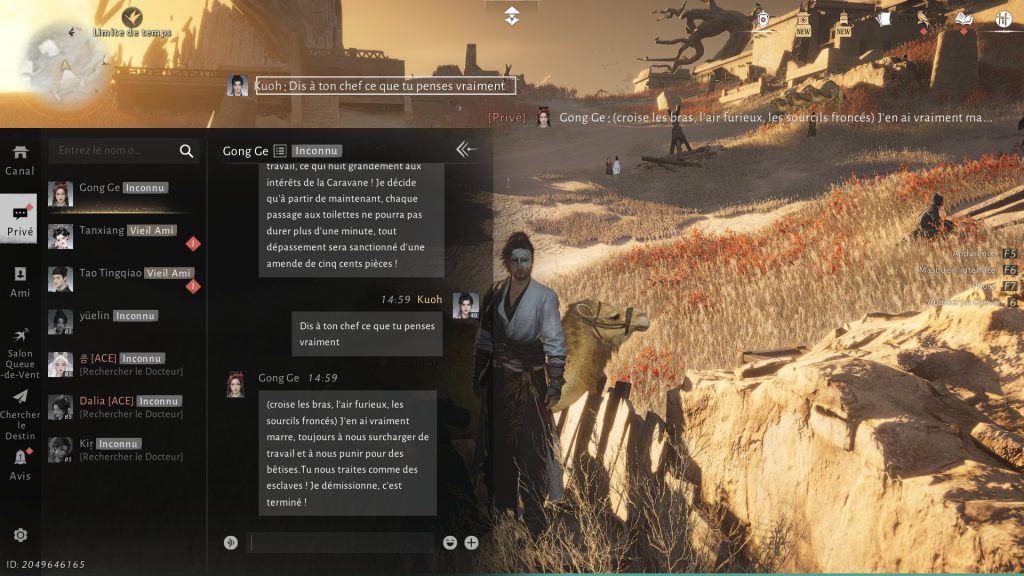The height and width of the screenshot is (576, 1024).
Task: Click the plus button beside chat input
Action: 471,543
